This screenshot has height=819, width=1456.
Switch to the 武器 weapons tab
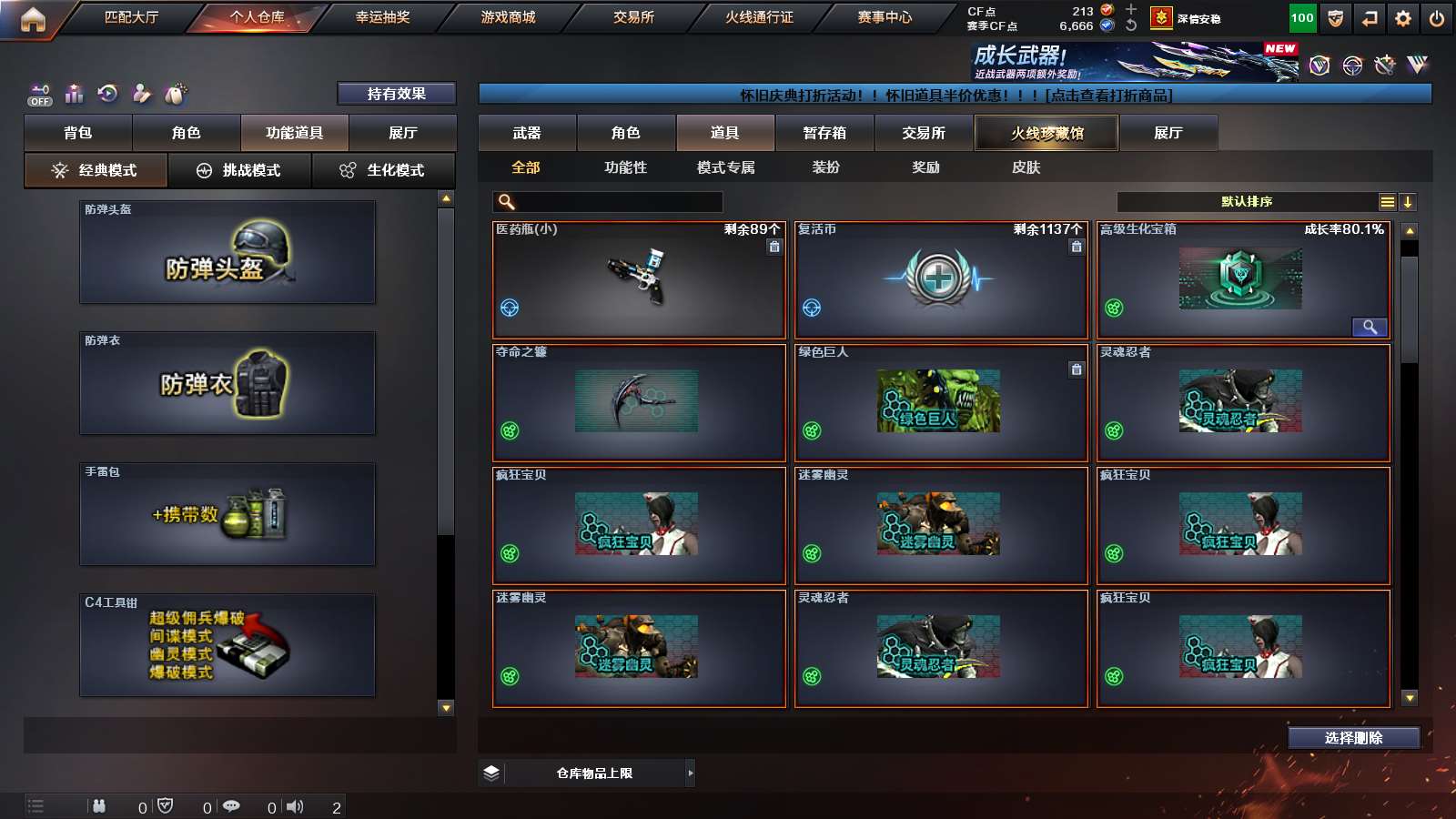point(527,133)
